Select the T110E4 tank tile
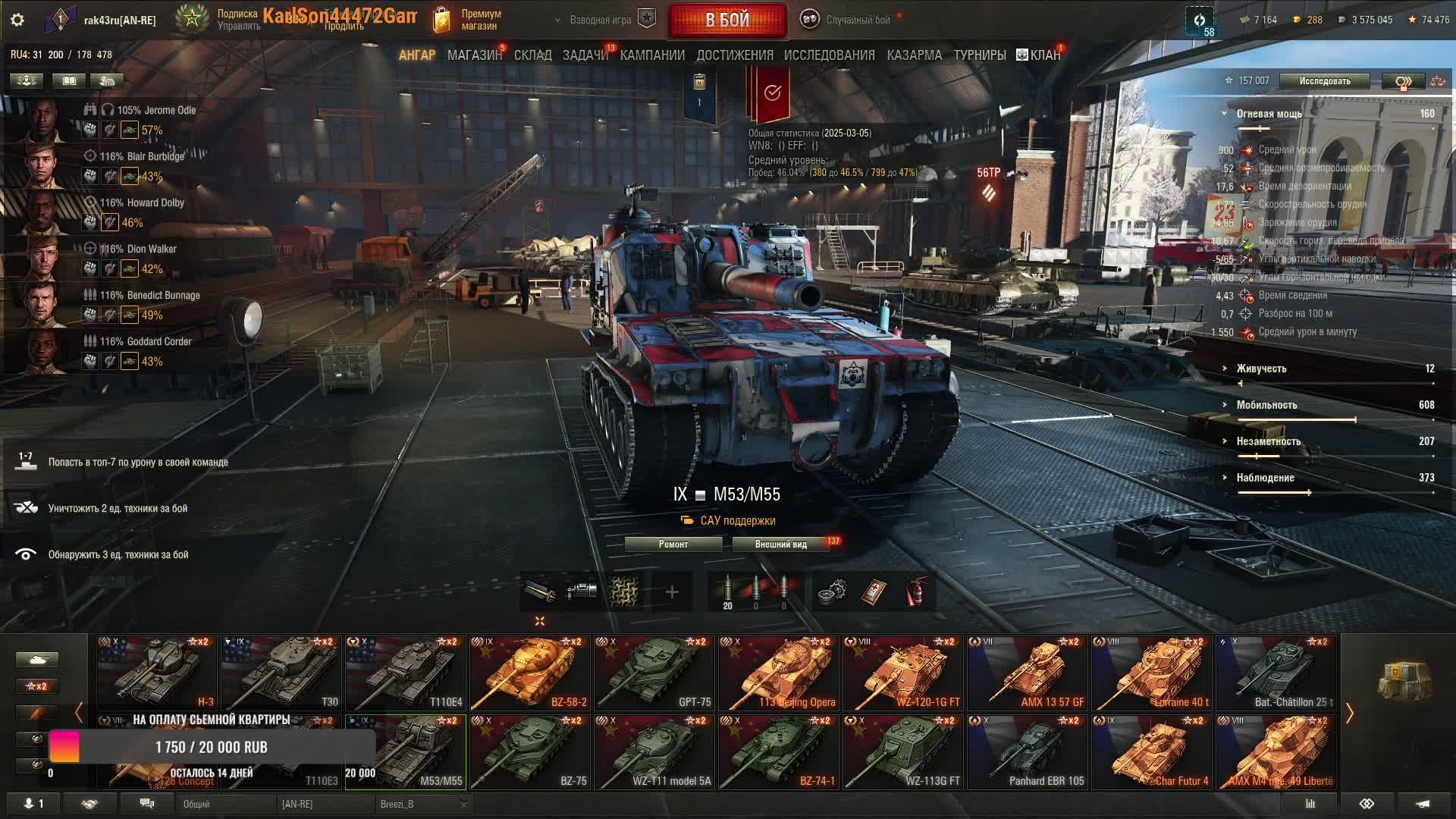Screen dimensions: 1456x819 click(405, 673)
